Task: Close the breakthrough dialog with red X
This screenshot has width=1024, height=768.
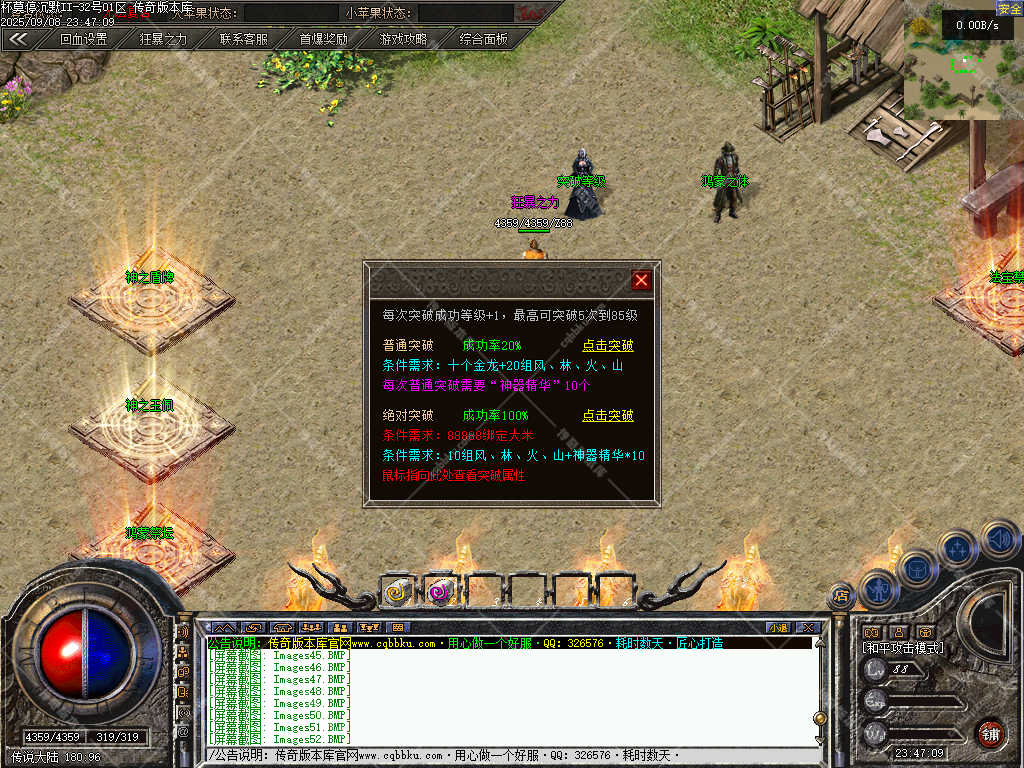Action: pos(641,280)
